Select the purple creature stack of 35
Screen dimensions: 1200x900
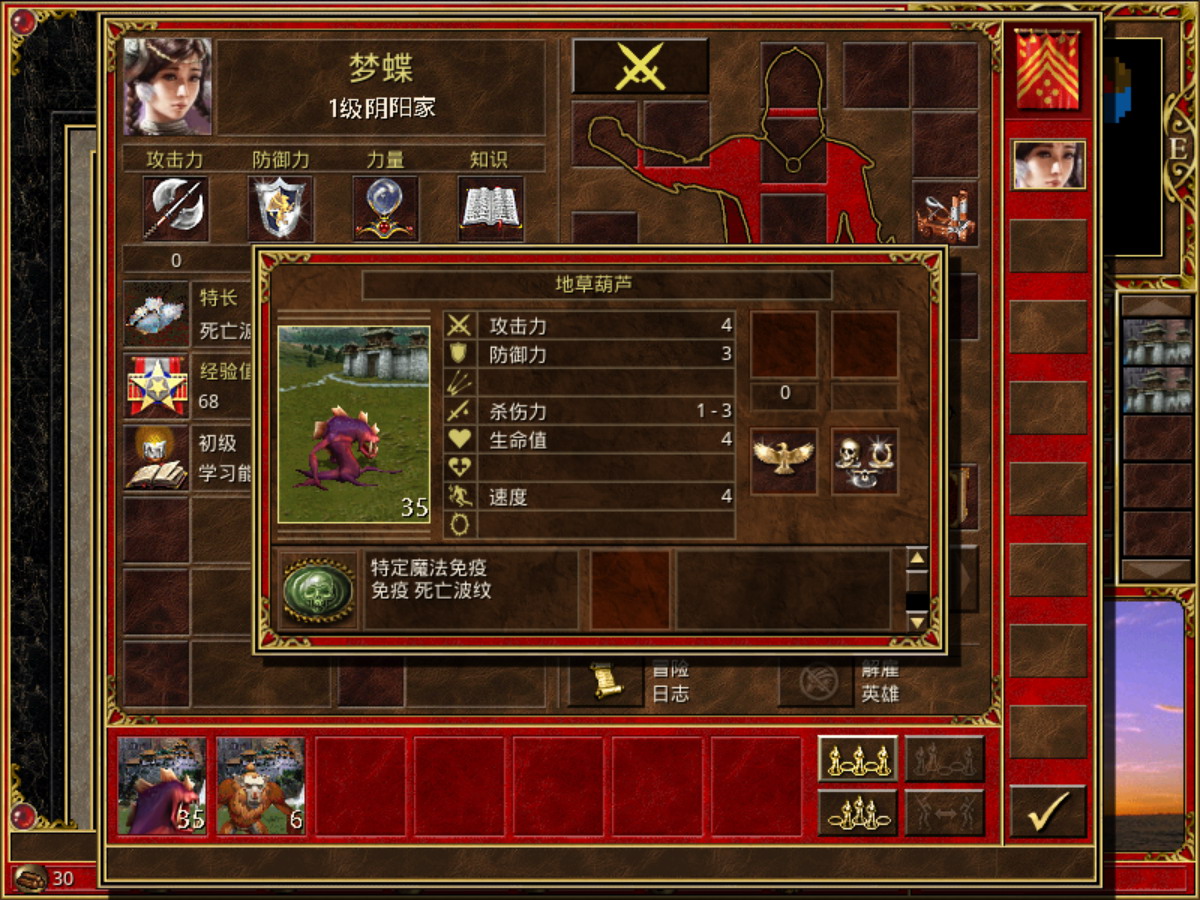pos(162,785)
